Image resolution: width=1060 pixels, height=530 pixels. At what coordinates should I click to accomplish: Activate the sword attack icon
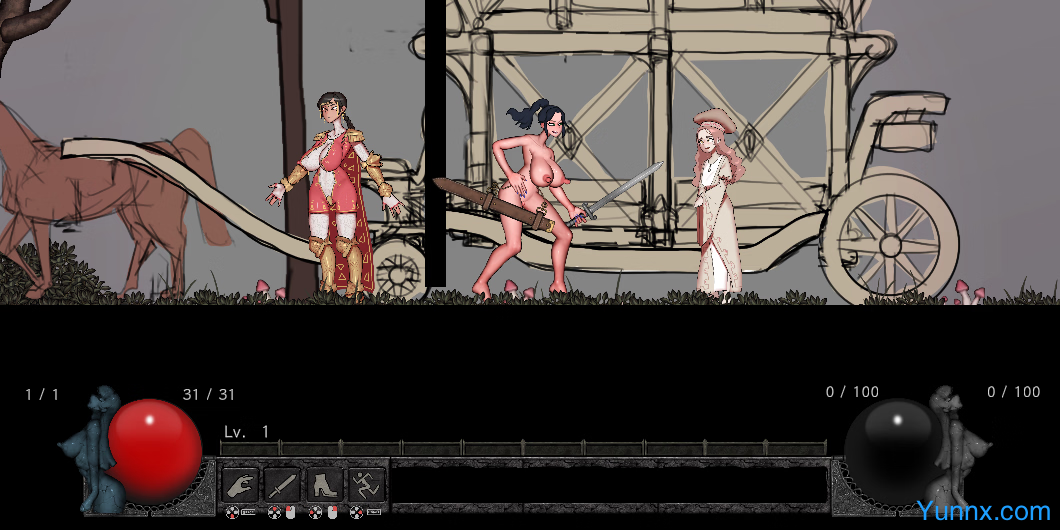click(282, 485)
